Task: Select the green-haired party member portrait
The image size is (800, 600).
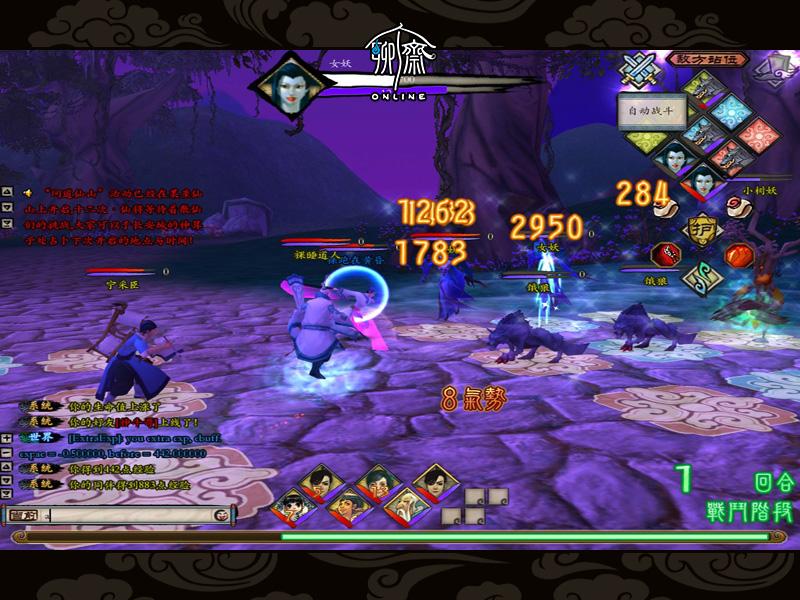Action: point(376,480)
